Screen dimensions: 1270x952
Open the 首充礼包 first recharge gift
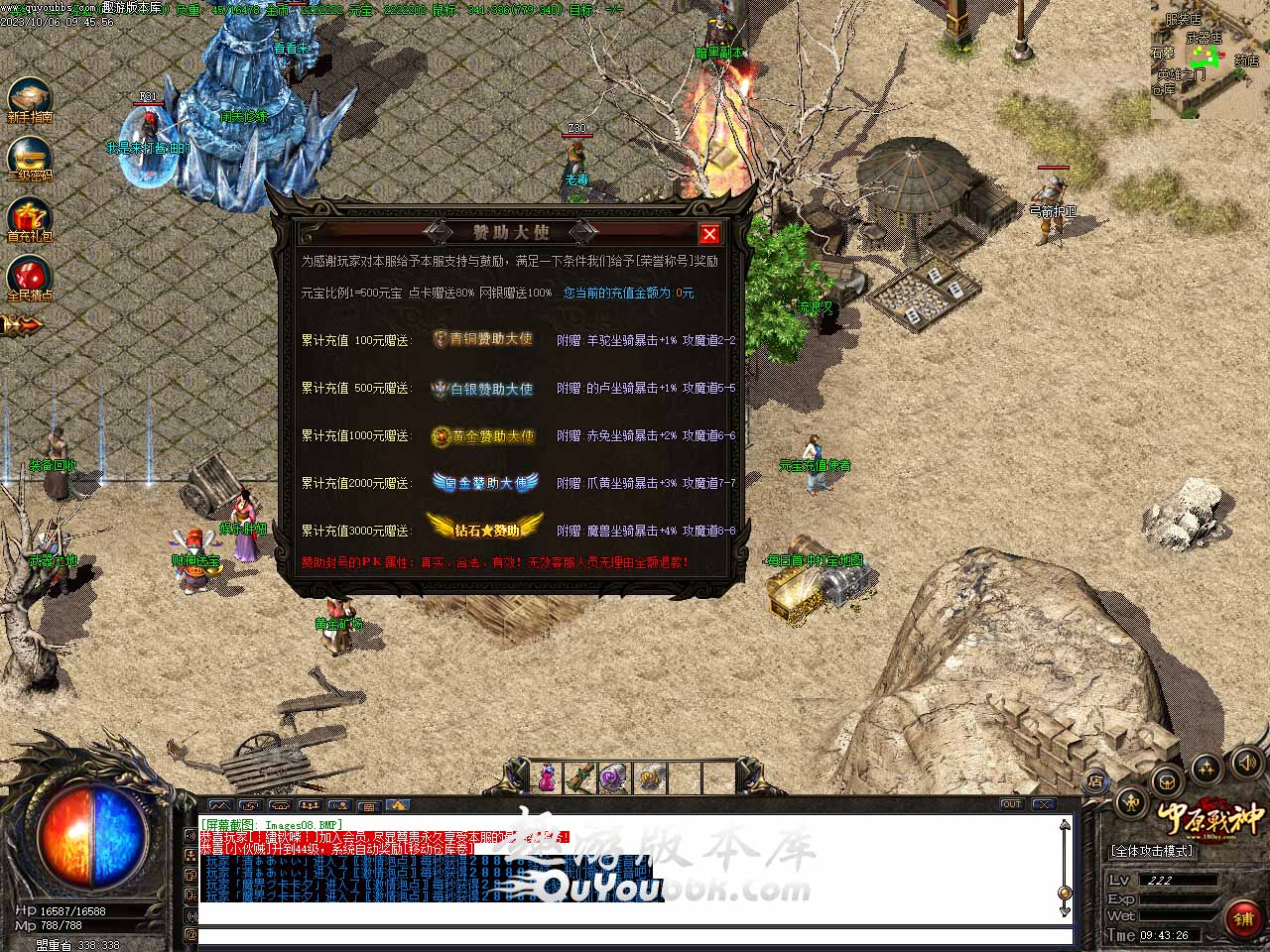tap(29, 217)
